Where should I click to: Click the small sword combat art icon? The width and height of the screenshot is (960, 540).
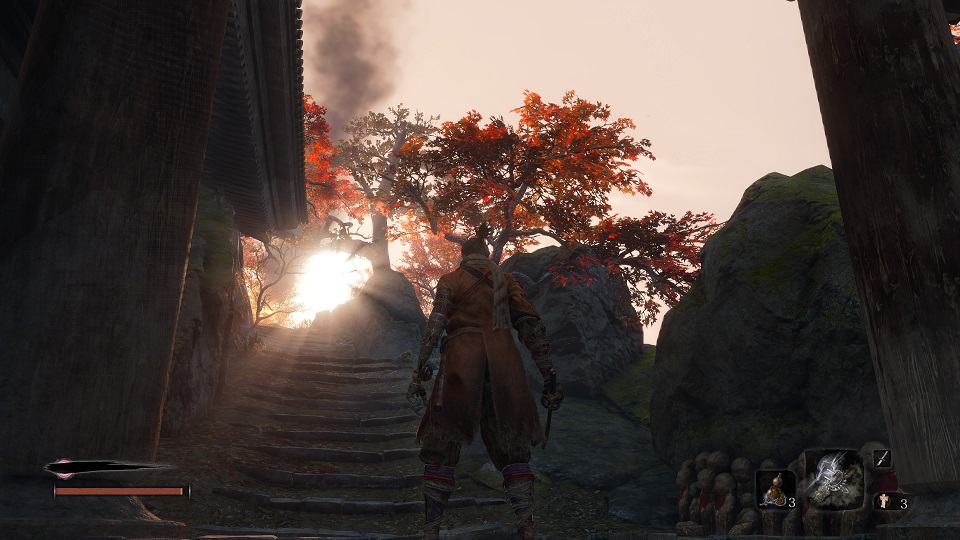(x=882, y=459)
